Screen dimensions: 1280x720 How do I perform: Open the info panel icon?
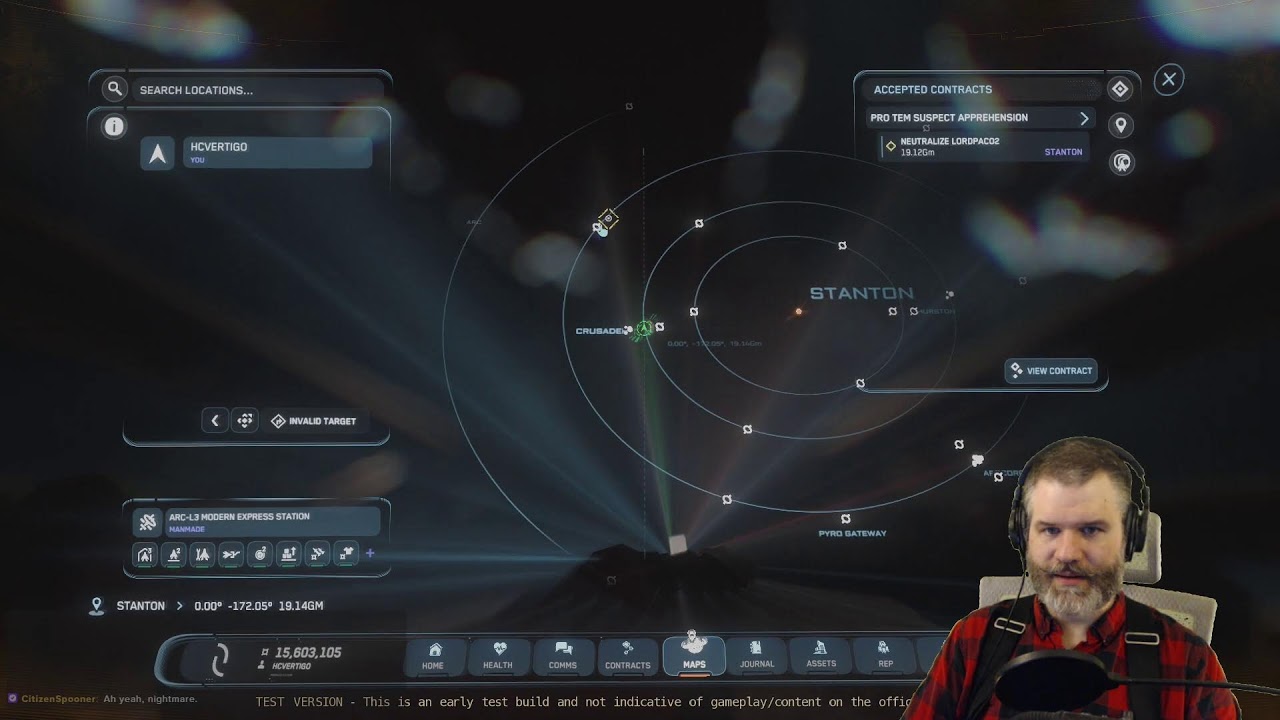pos(114,126)
